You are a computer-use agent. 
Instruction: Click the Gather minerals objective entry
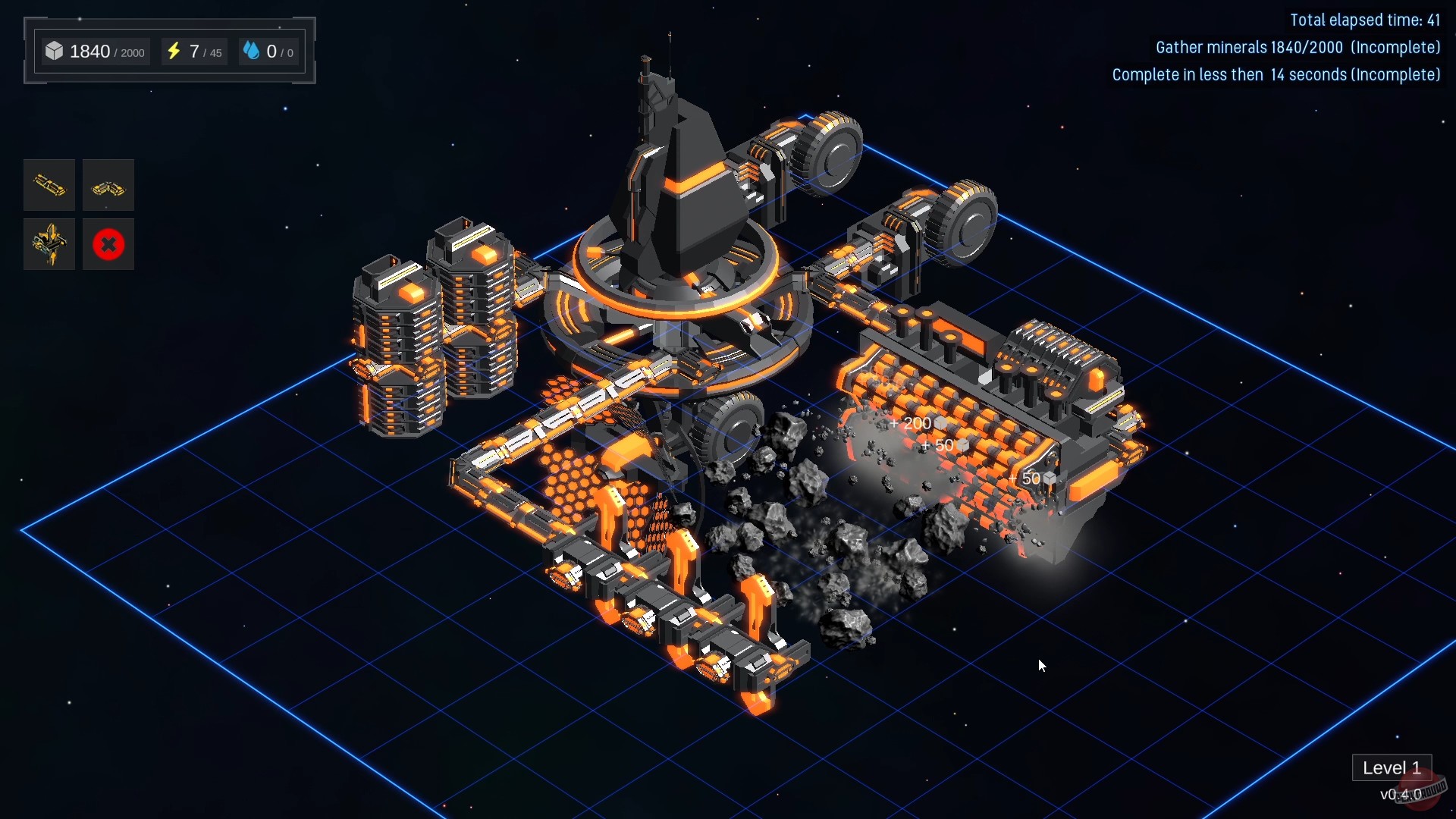pos(1298,47)
